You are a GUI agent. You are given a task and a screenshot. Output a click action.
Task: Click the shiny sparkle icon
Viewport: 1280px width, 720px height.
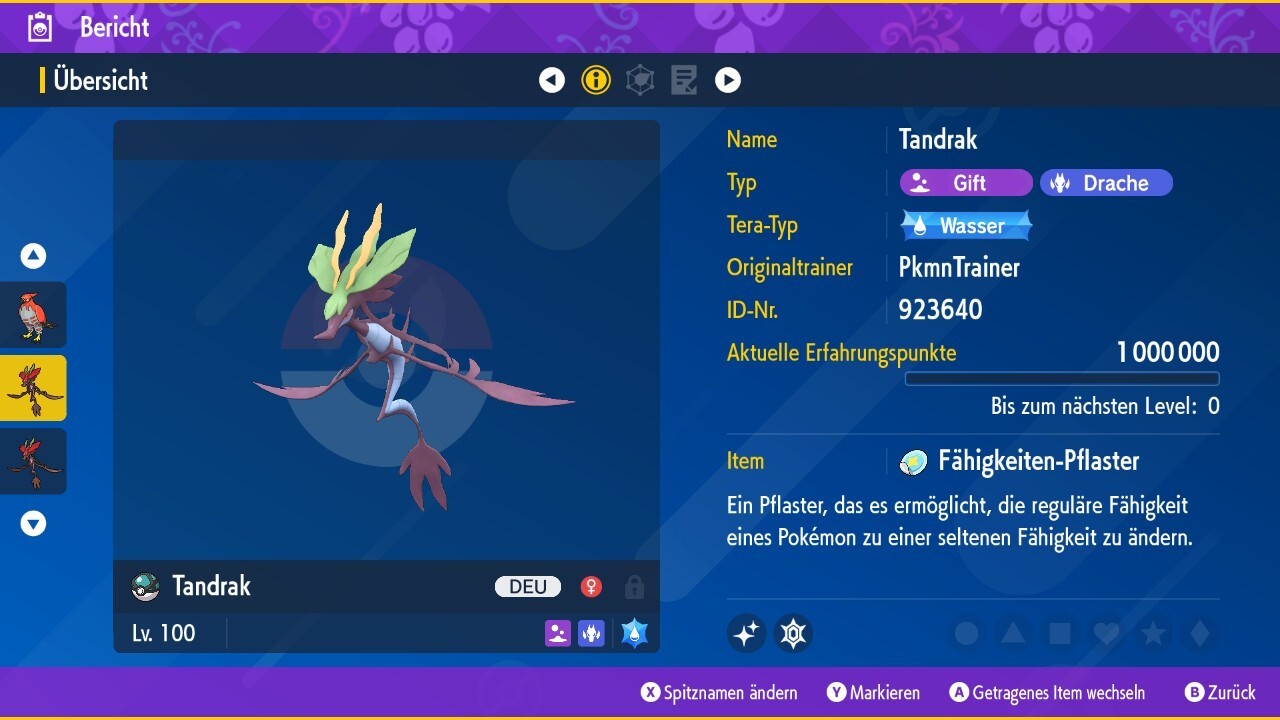[746, 633]
